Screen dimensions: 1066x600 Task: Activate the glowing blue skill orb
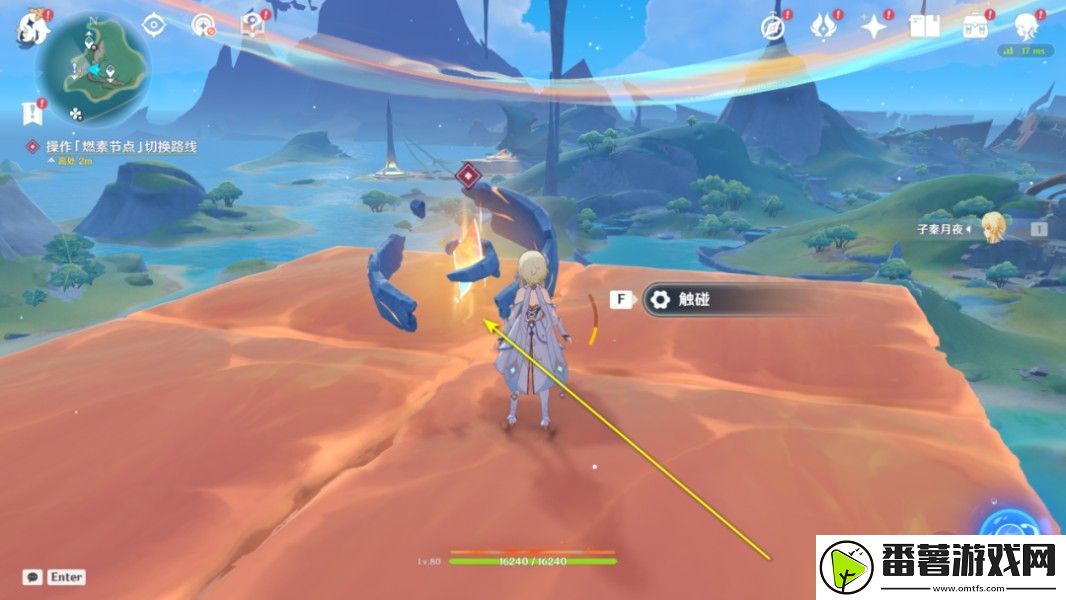1010,522
